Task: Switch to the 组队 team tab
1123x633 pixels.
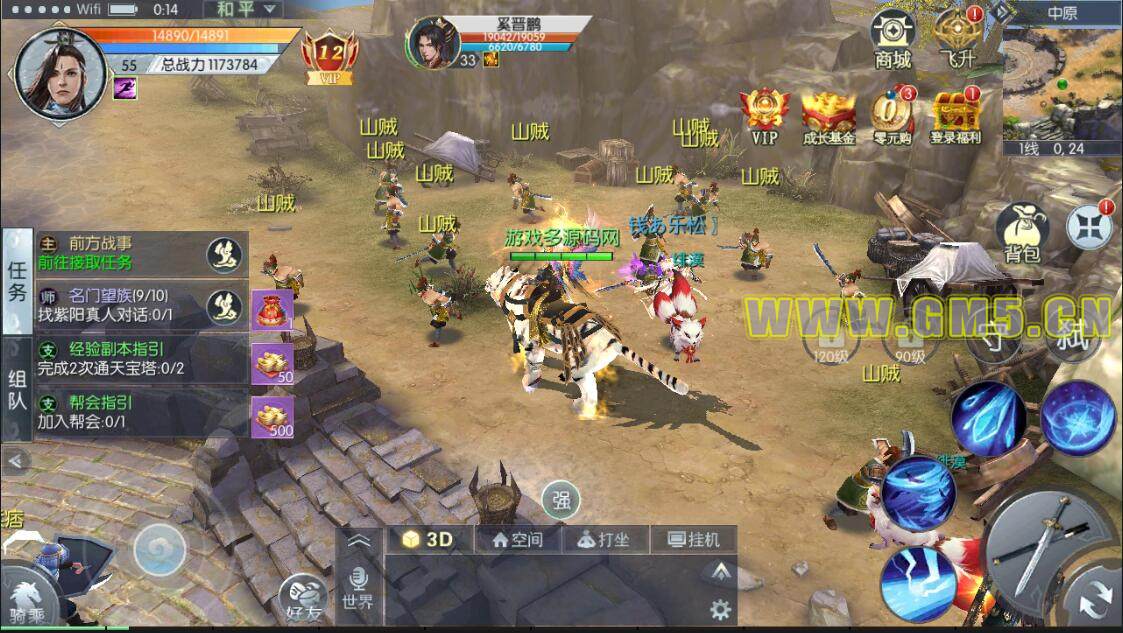Action: pos(17,390)
